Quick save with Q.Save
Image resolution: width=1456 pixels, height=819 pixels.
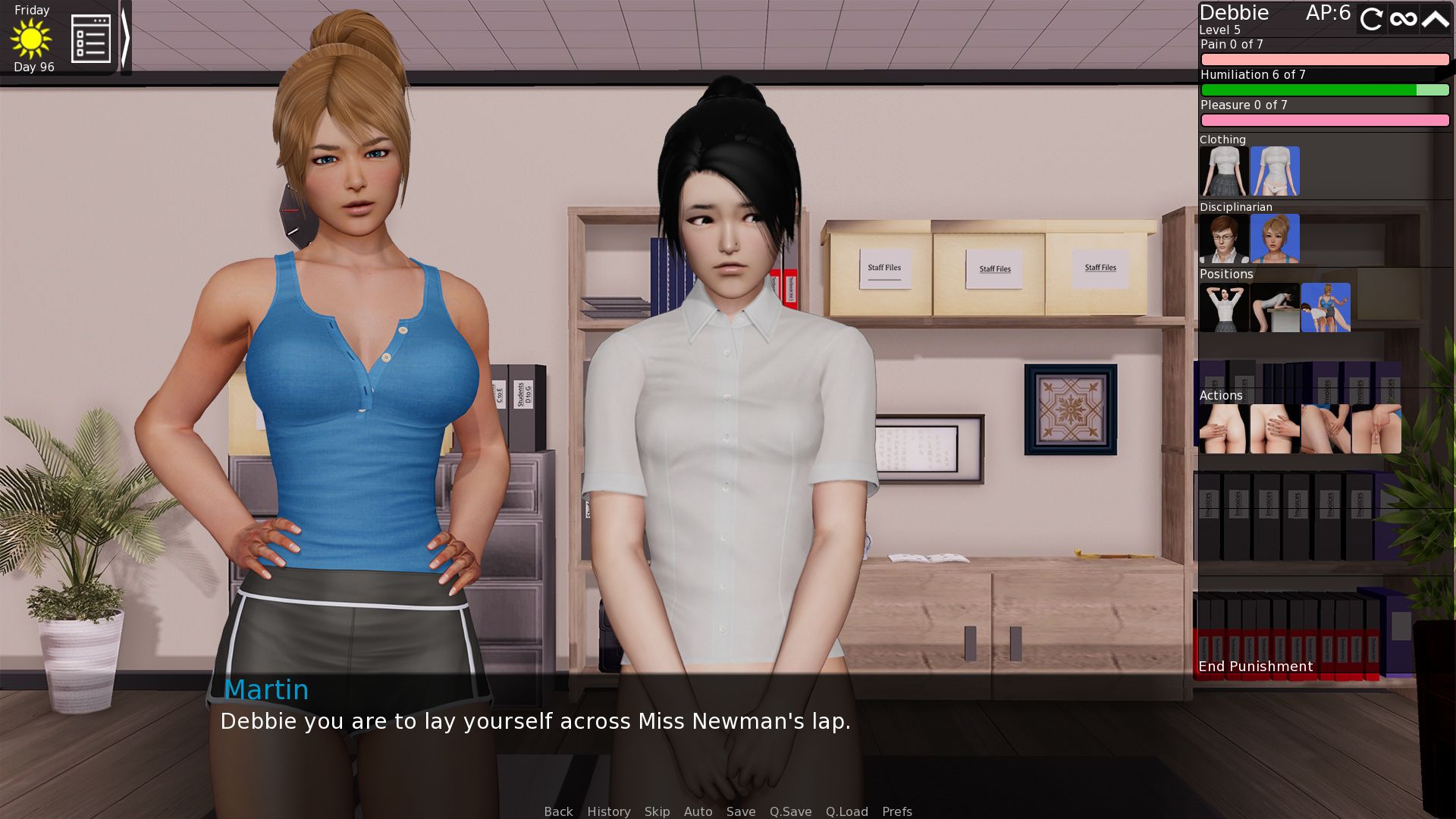(790, 811)
